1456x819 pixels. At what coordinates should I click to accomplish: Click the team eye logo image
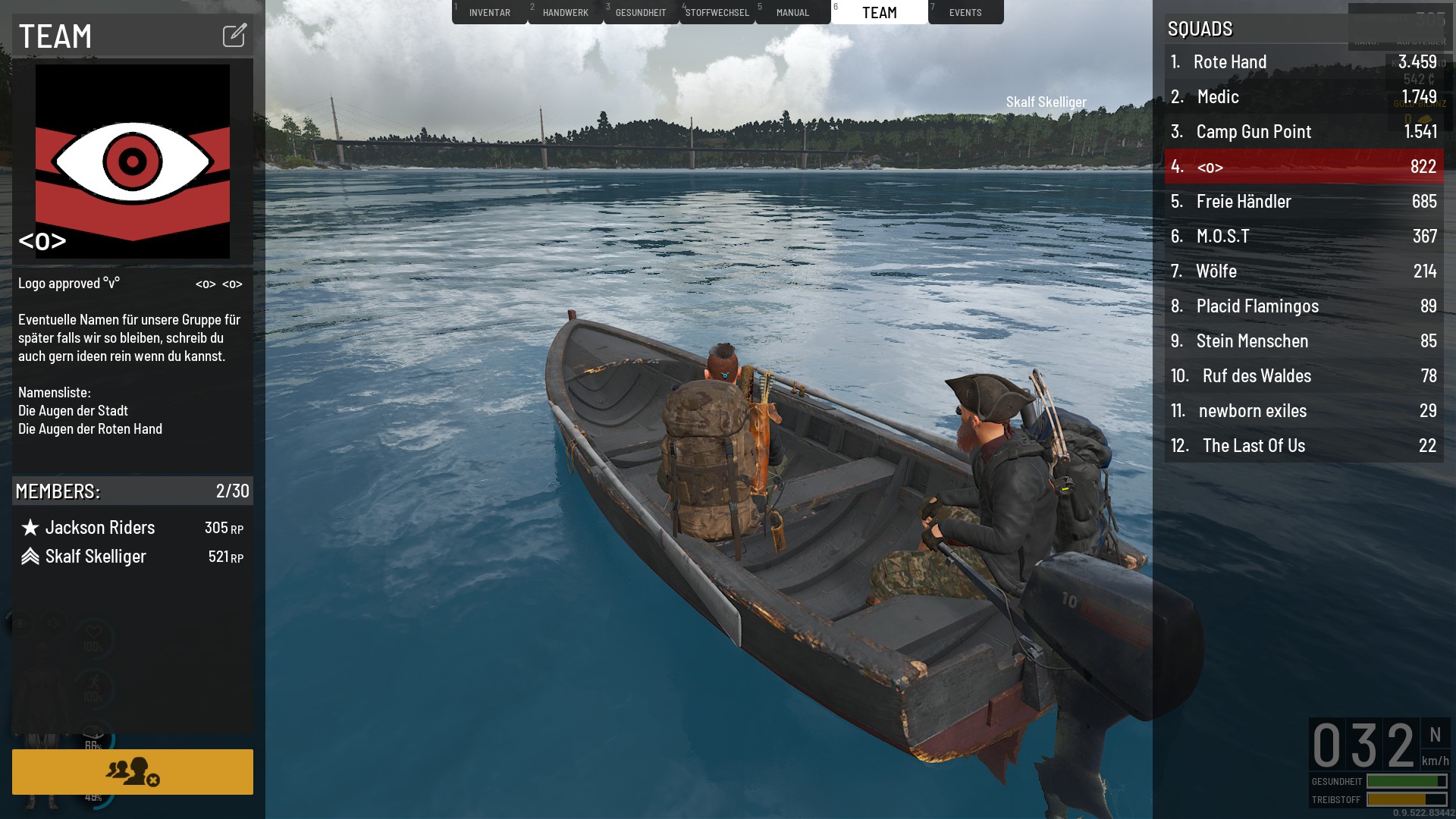click(x=133, y=161)
